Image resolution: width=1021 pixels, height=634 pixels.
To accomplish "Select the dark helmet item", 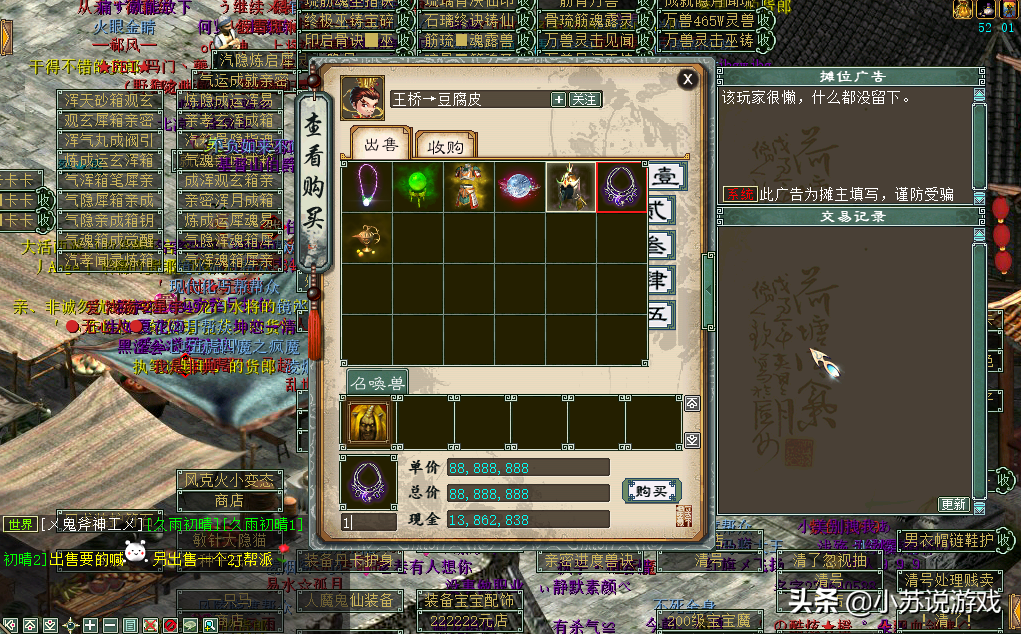I will pyautogui.click(x=571, y=187).
